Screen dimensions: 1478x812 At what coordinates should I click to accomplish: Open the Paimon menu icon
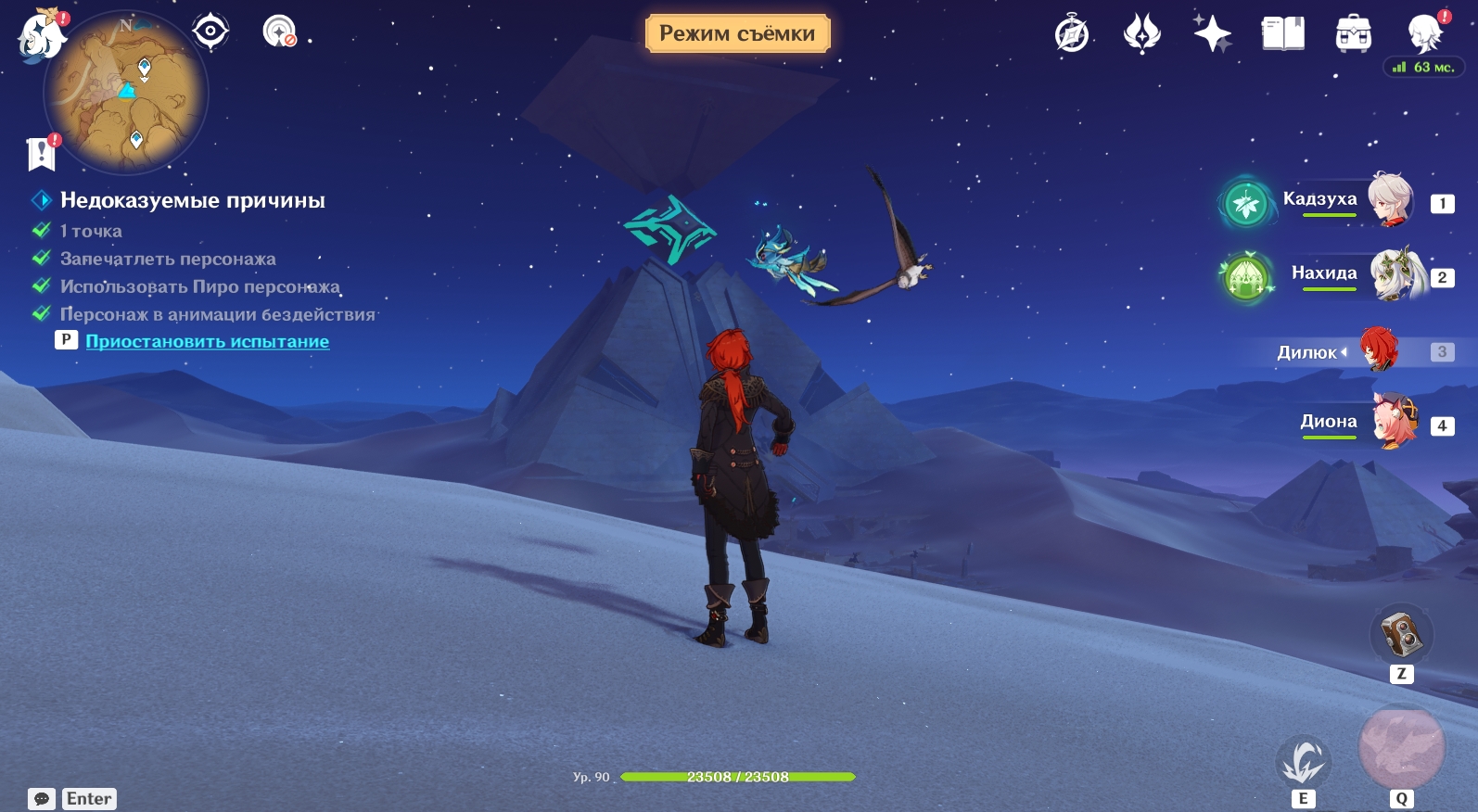[x=41, y=38]
